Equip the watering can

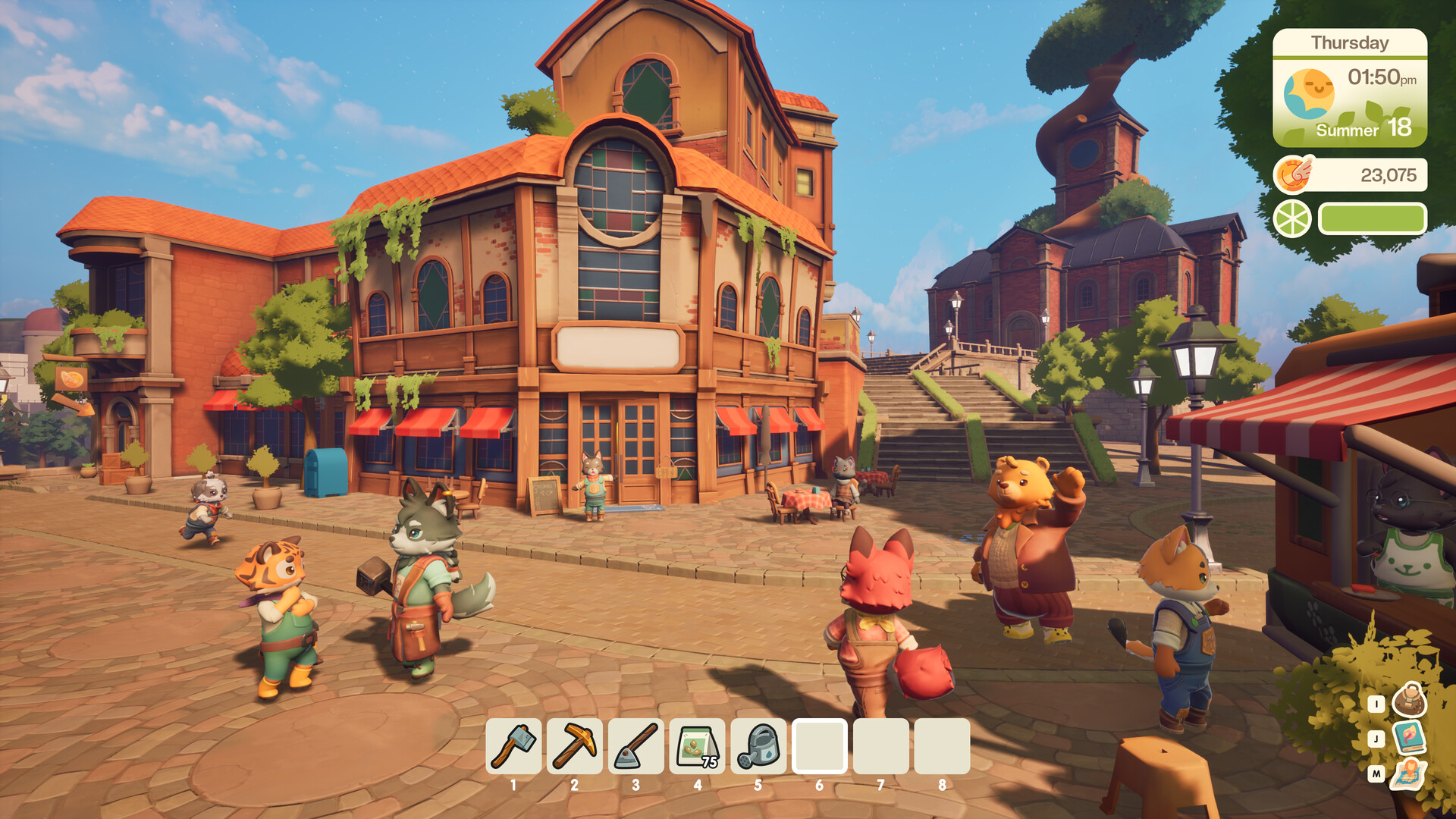[x=758, y=746]
